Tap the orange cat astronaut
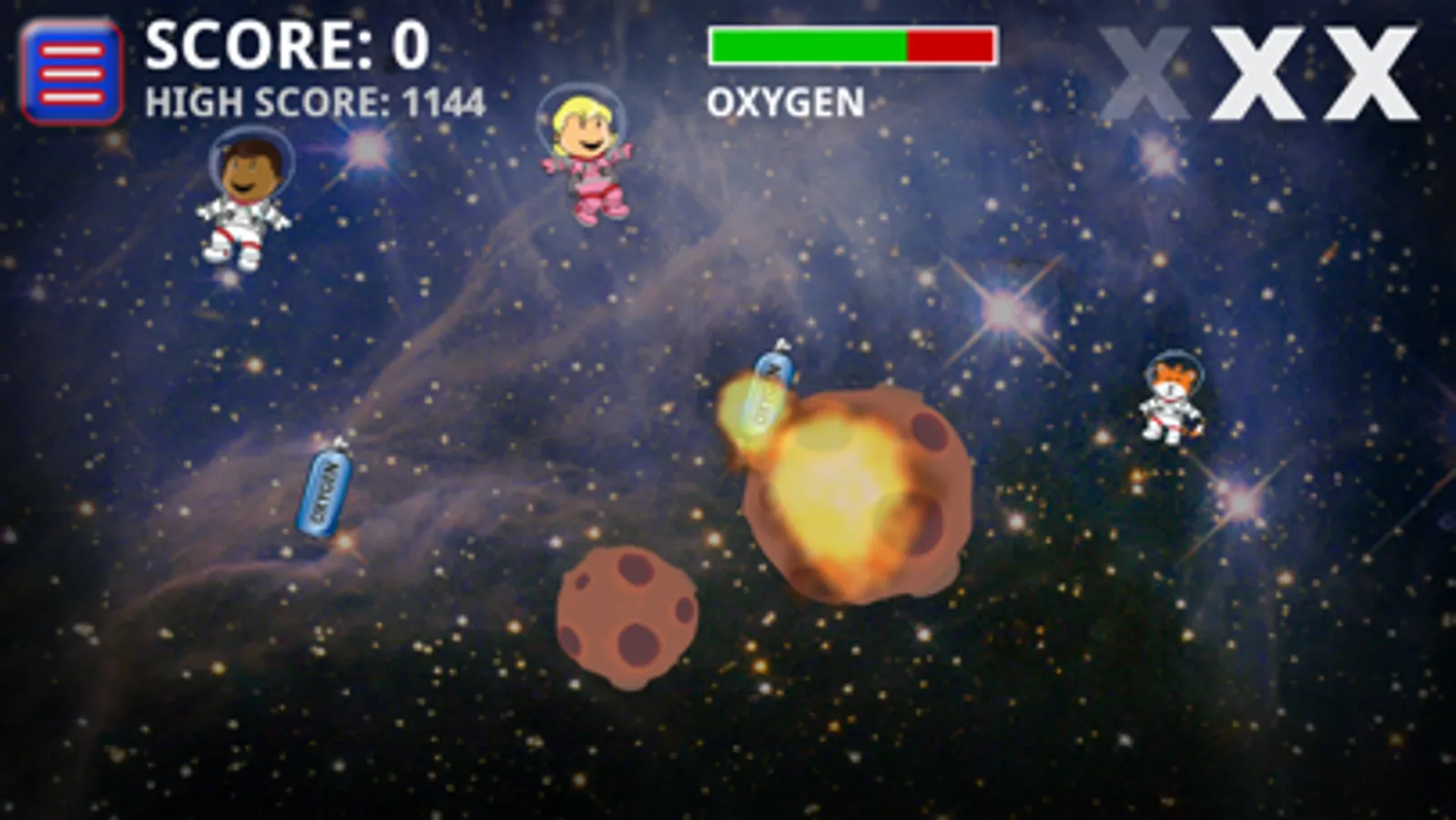The image size is (1456, 820). [x=1170, y=401]
